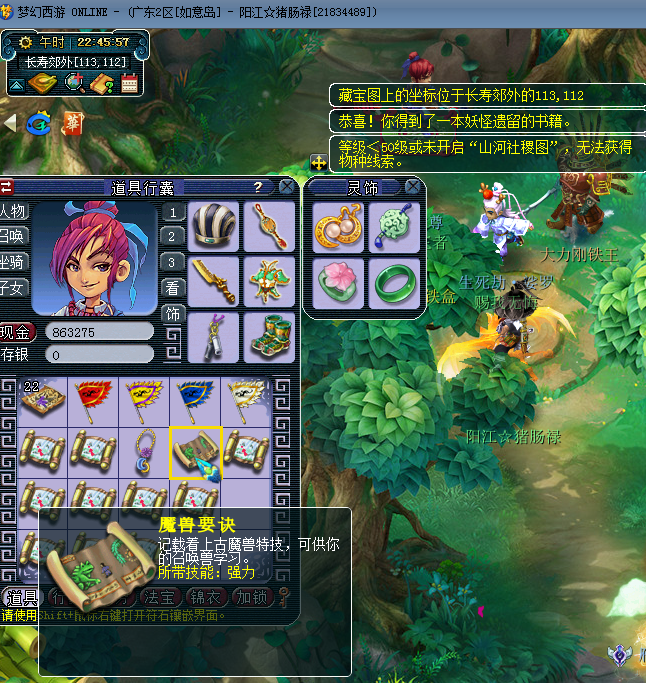This screenshot has height=683, width=646.
Task: Choose equipment set button 1
Action: pos(173,212)
